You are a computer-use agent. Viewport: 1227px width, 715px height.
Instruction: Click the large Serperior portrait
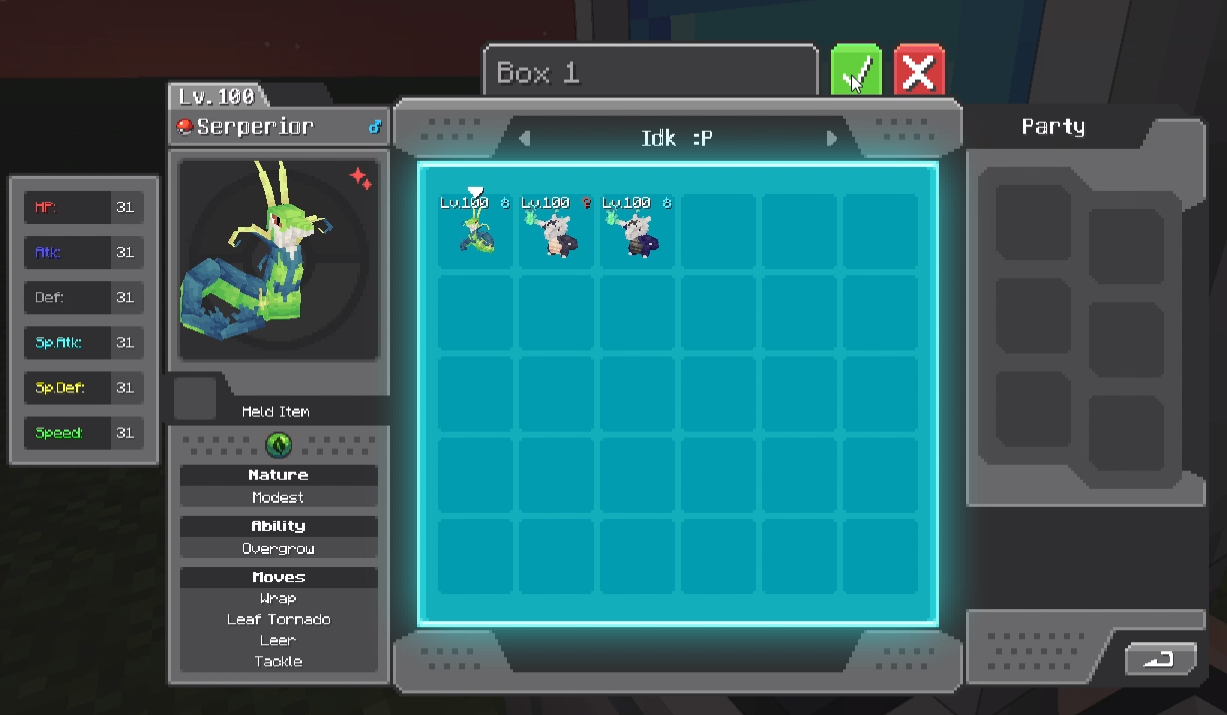coord(278,260)
